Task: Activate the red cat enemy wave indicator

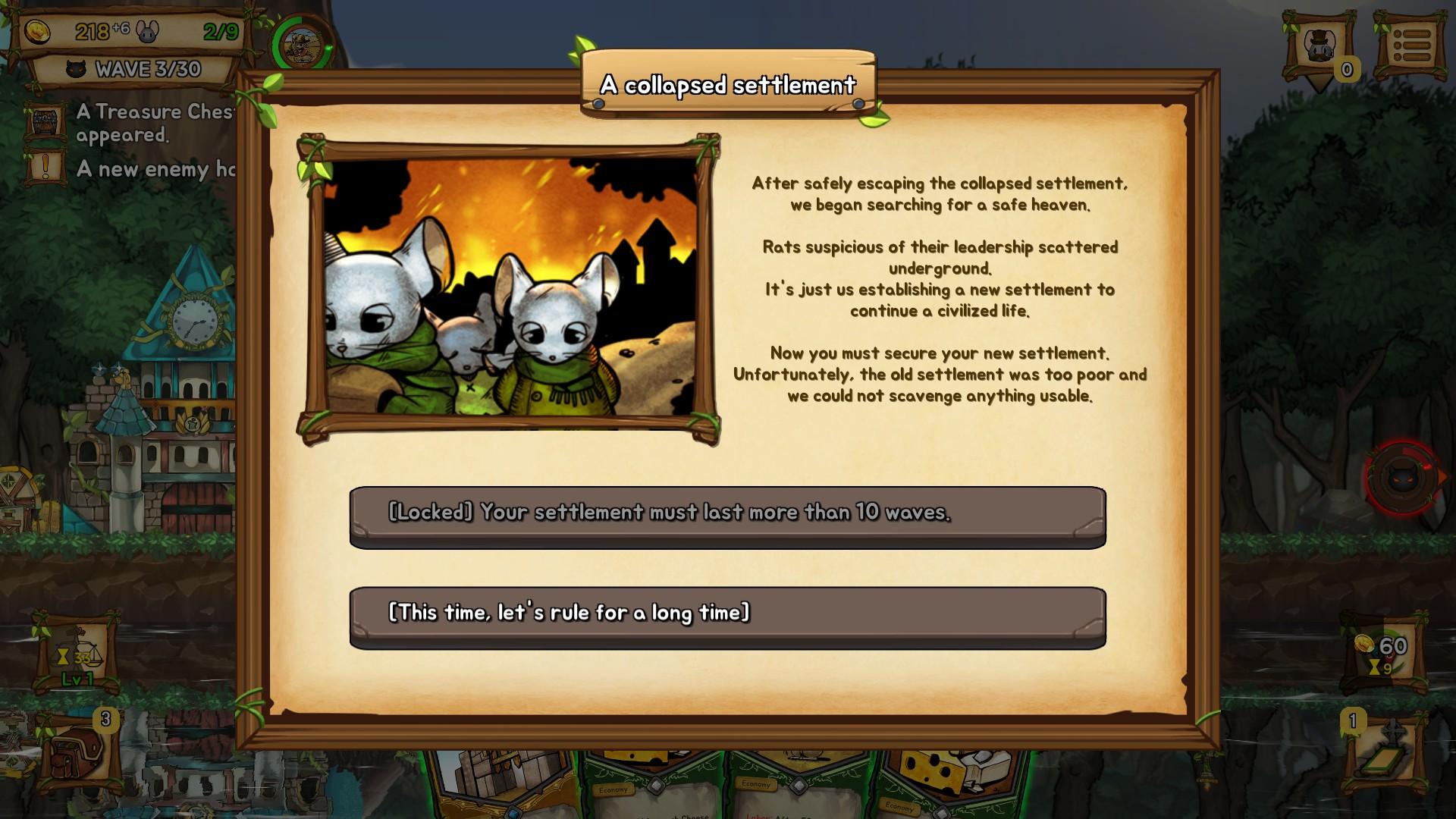Action: [1402, 478]
